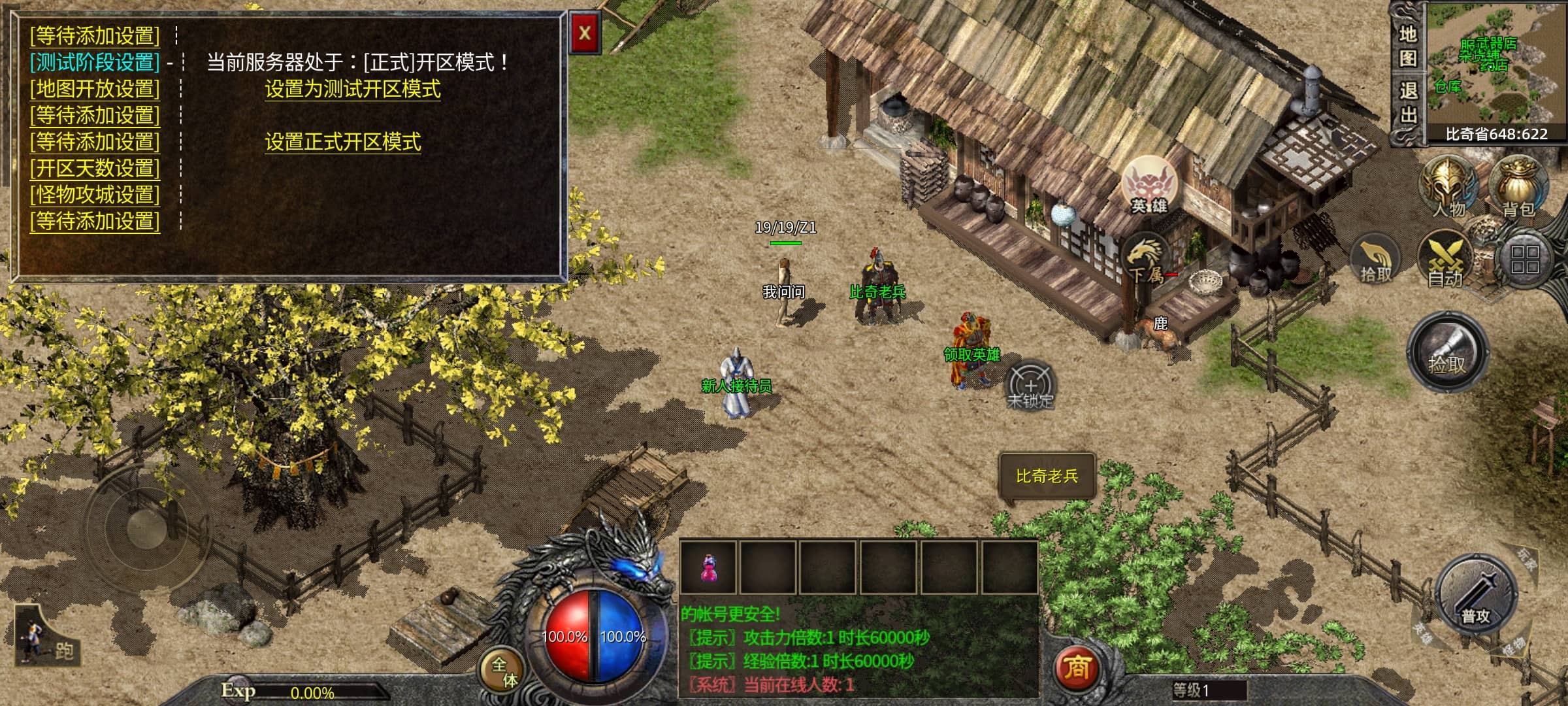The image size is (1568, 706).
Task: Select the pink potion hotbar slot
Action: tap(708, 567)
